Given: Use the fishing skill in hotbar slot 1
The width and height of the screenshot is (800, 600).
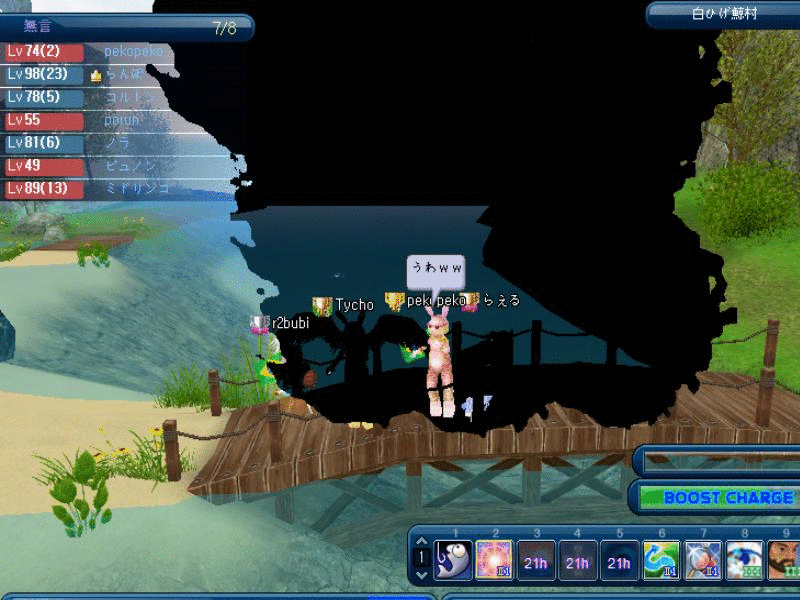Looking at the screenshot, I should pyautogui.click(x=453, y=561).
